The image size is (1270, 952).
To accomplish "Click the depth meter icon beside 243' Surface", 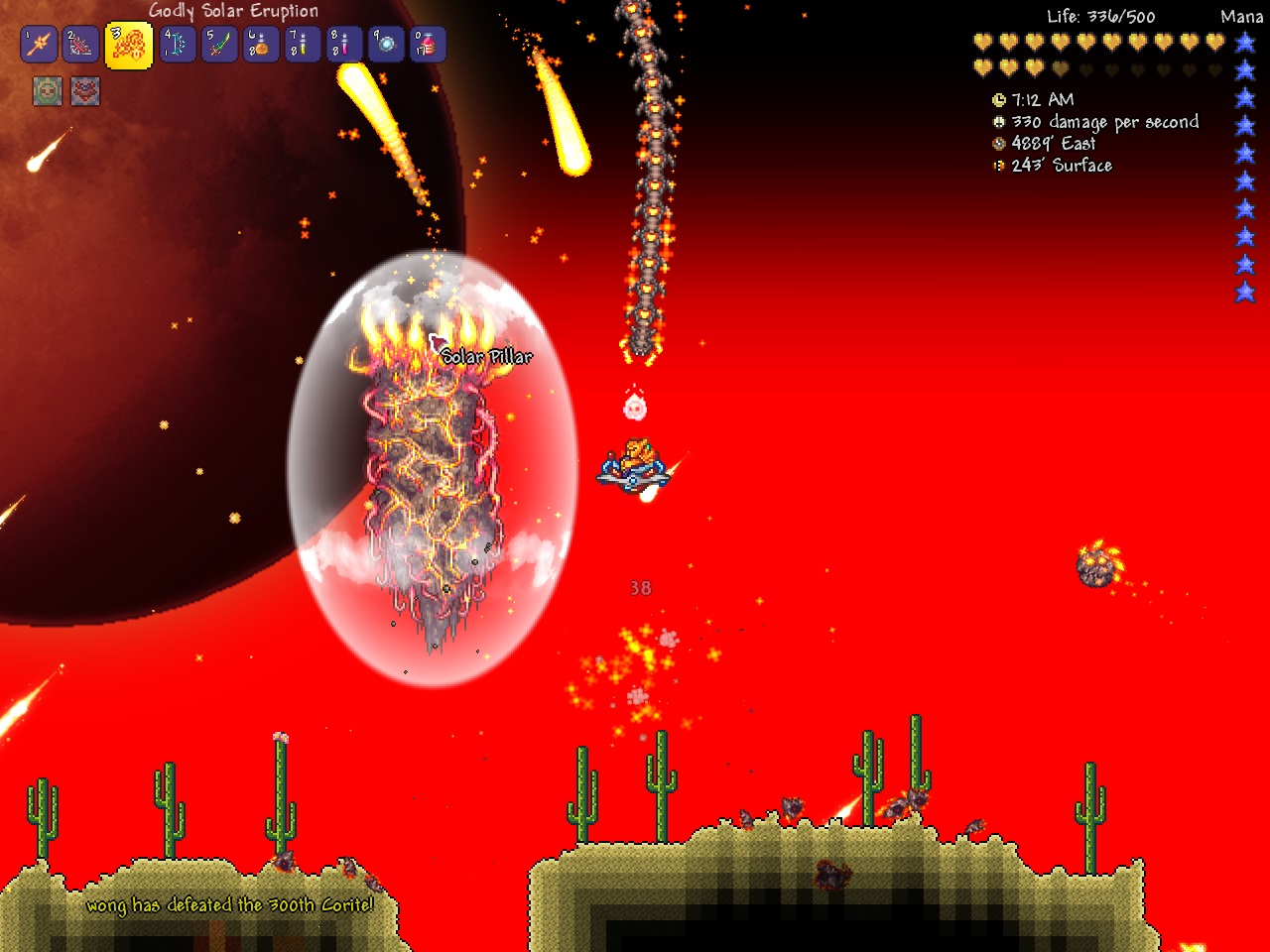I will pyautogui.click(x=999, y=166).
